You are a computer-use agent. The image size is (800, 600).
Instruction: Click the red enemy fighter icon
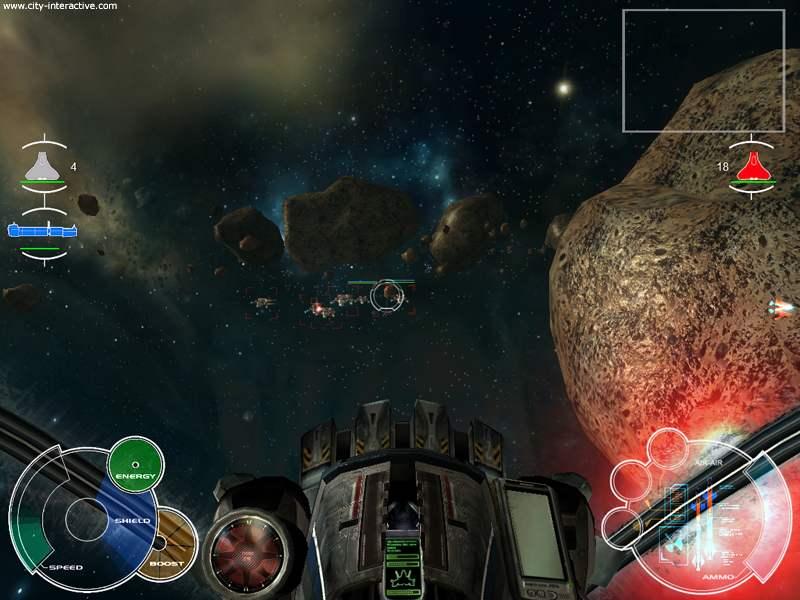point(752,166)
